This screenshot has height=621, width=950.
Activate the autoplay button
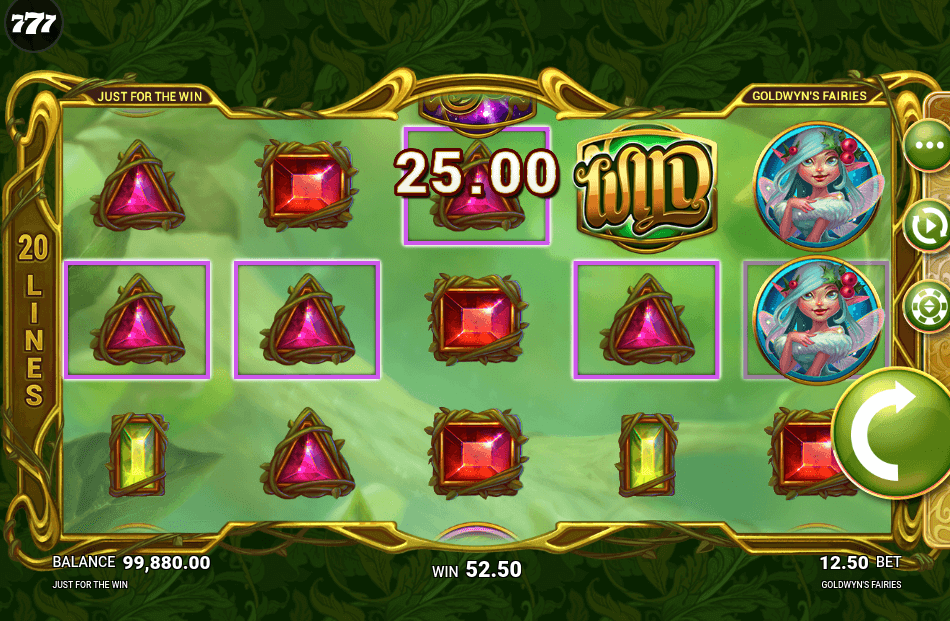click(927, 225)
